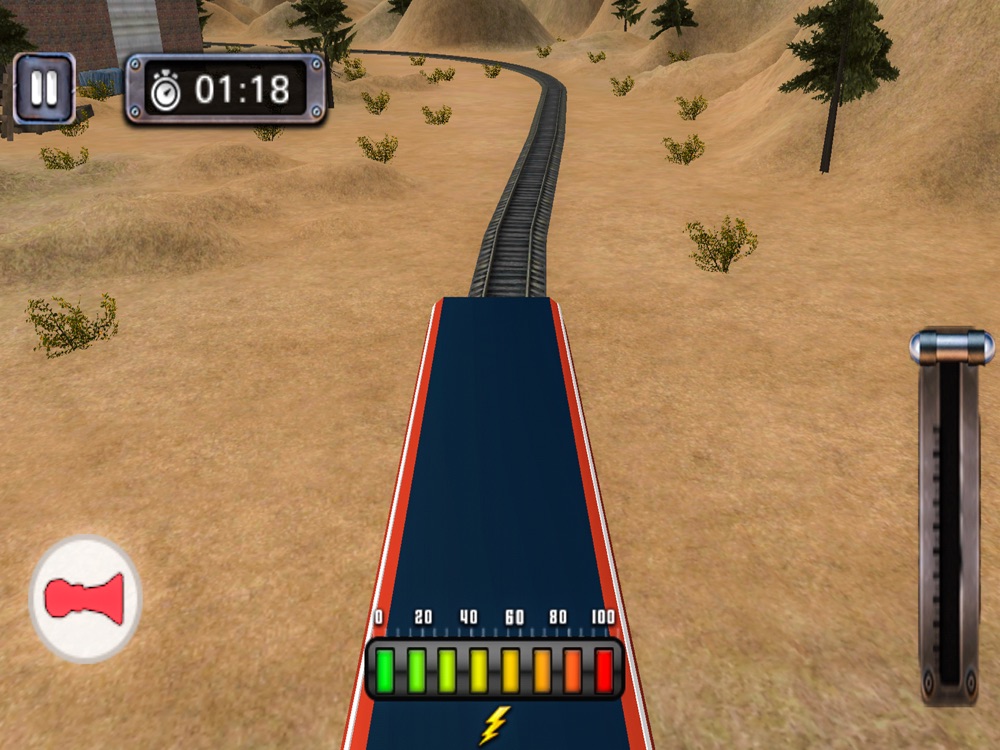This screenshot has height=750, width=1000.
Task: Pause the game with the pause button
Action: pyautogui.click(x=44, y=89)
